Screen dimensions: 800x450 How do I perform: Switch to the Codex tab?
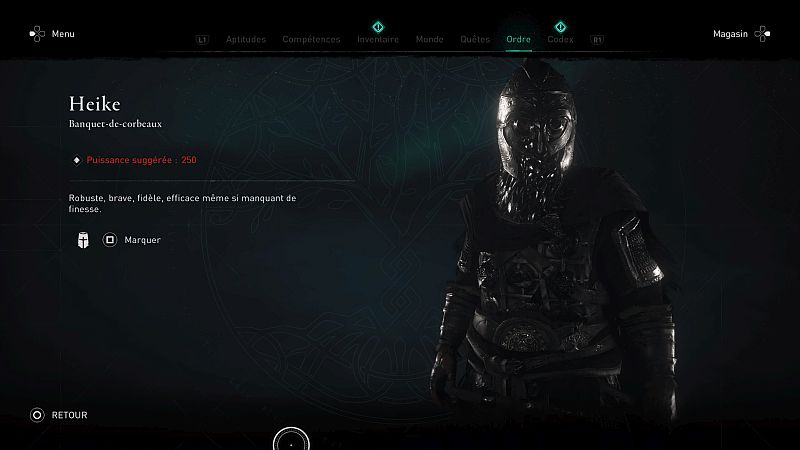point(561,40)
